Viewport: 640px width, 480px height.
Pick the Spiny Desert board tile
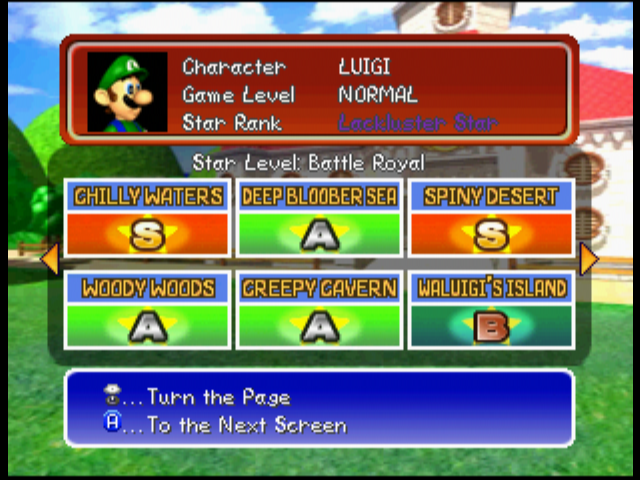[x=490, y=219]
